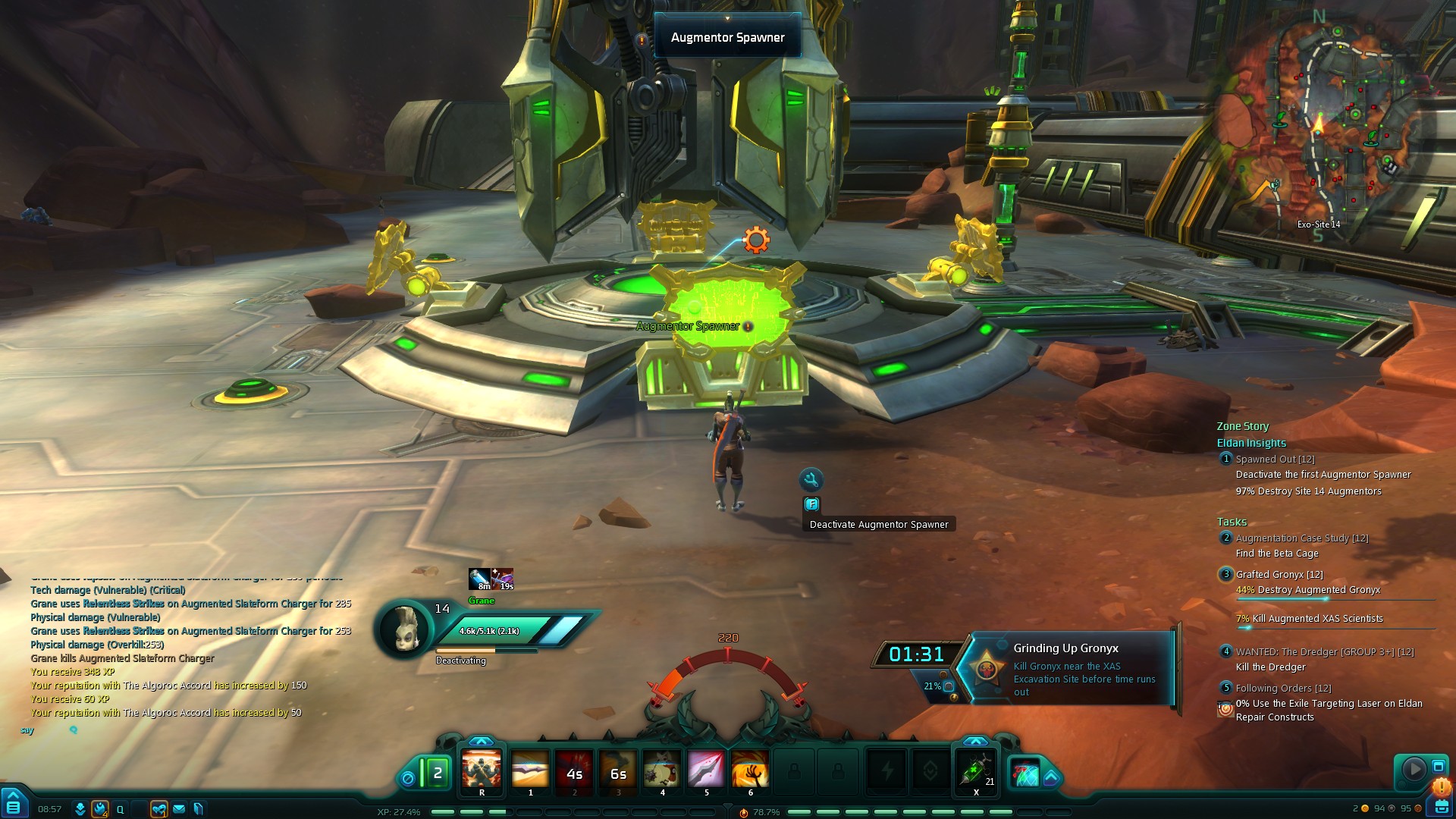Click the wrench interact icon for Augmentor Spawner
Viewport: 1456px width, 819px height.
(x=811, y=479)
